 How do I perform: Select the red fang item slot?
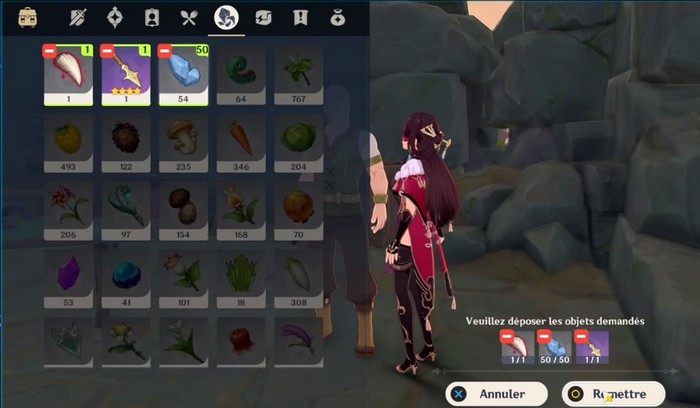tap(68, 72)
